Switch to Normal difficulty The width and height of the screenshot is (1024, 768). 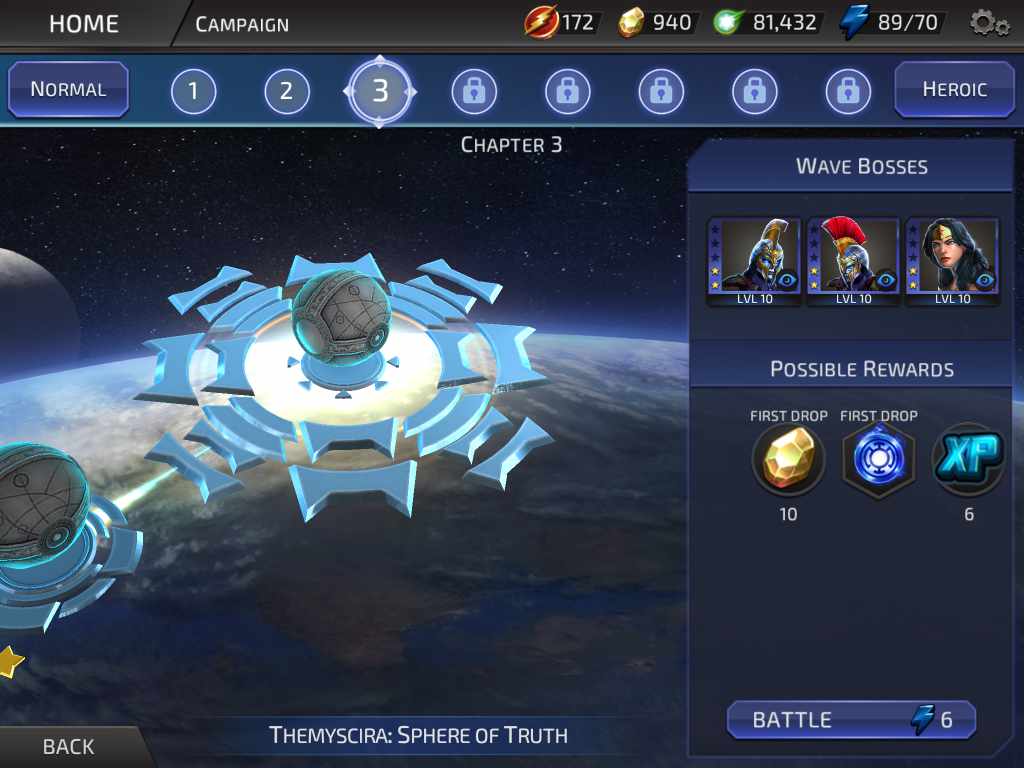click(68, 89)
